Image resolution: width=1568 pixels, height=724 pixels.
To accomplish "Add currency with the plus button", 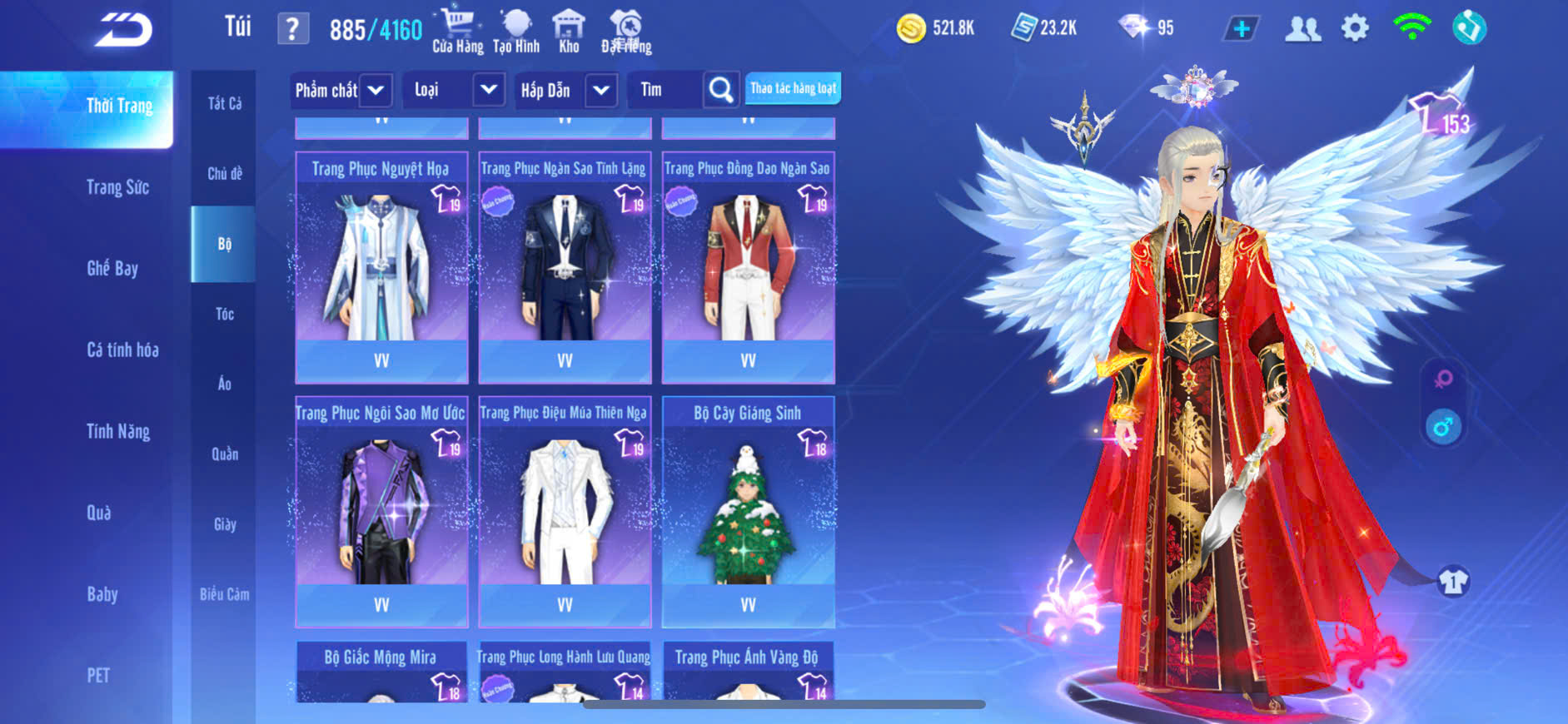I will tap(1241, 29).
